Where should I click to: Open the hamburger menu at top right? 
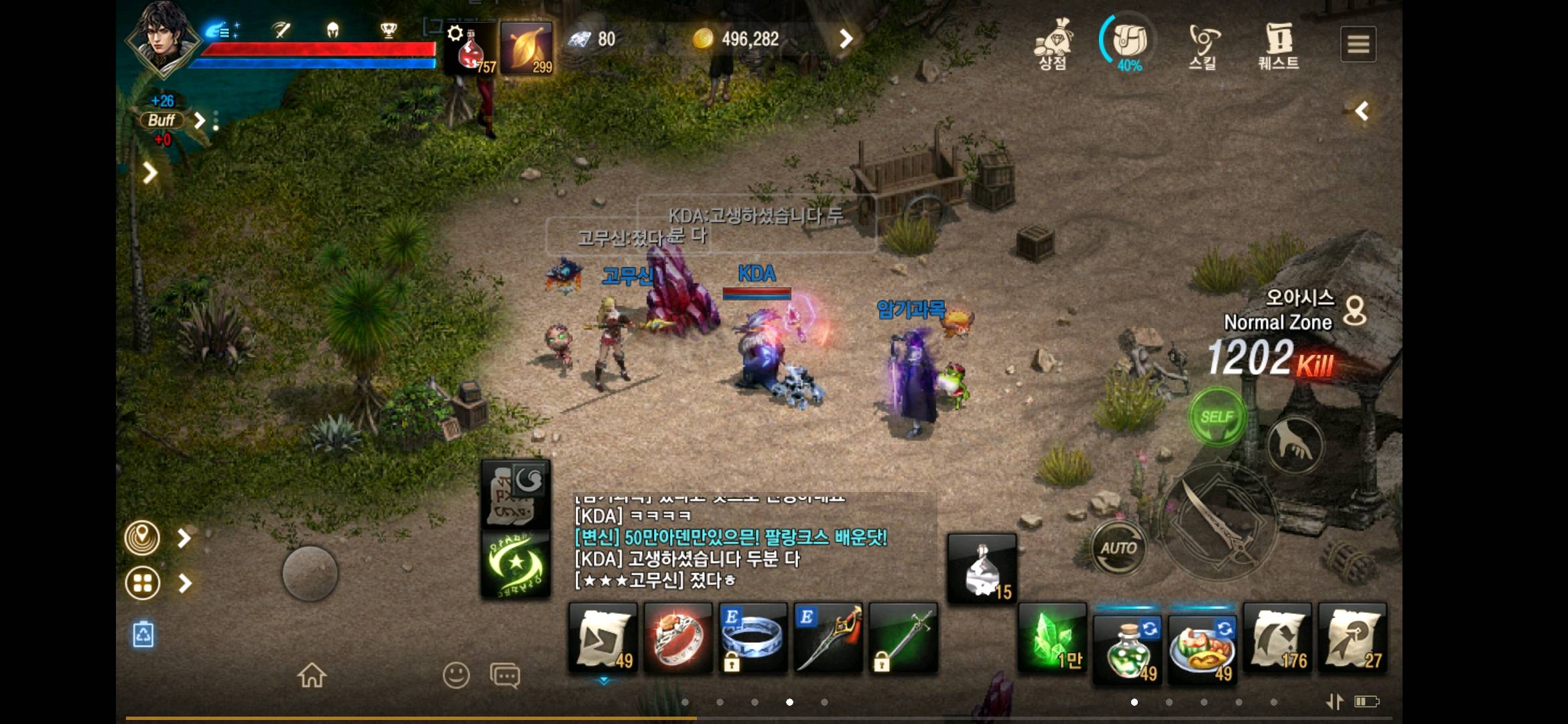[1358, 43]
